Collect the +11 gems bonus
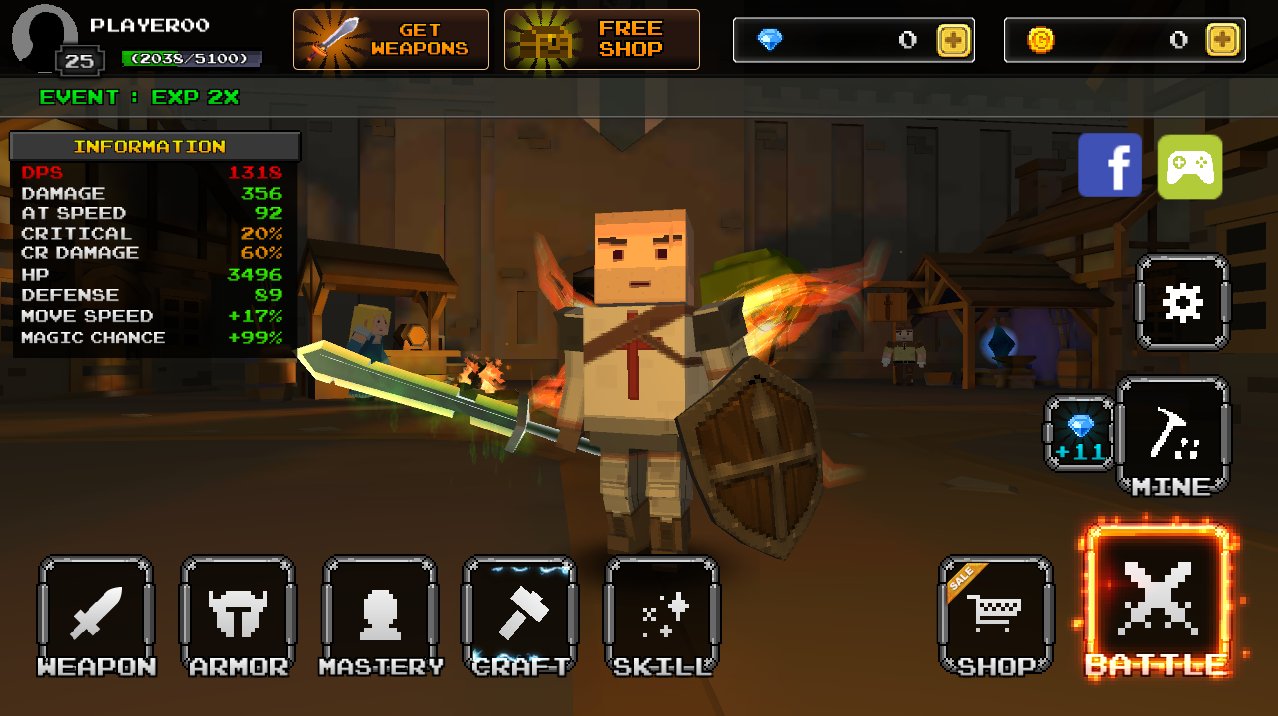 pos(1080,433)
